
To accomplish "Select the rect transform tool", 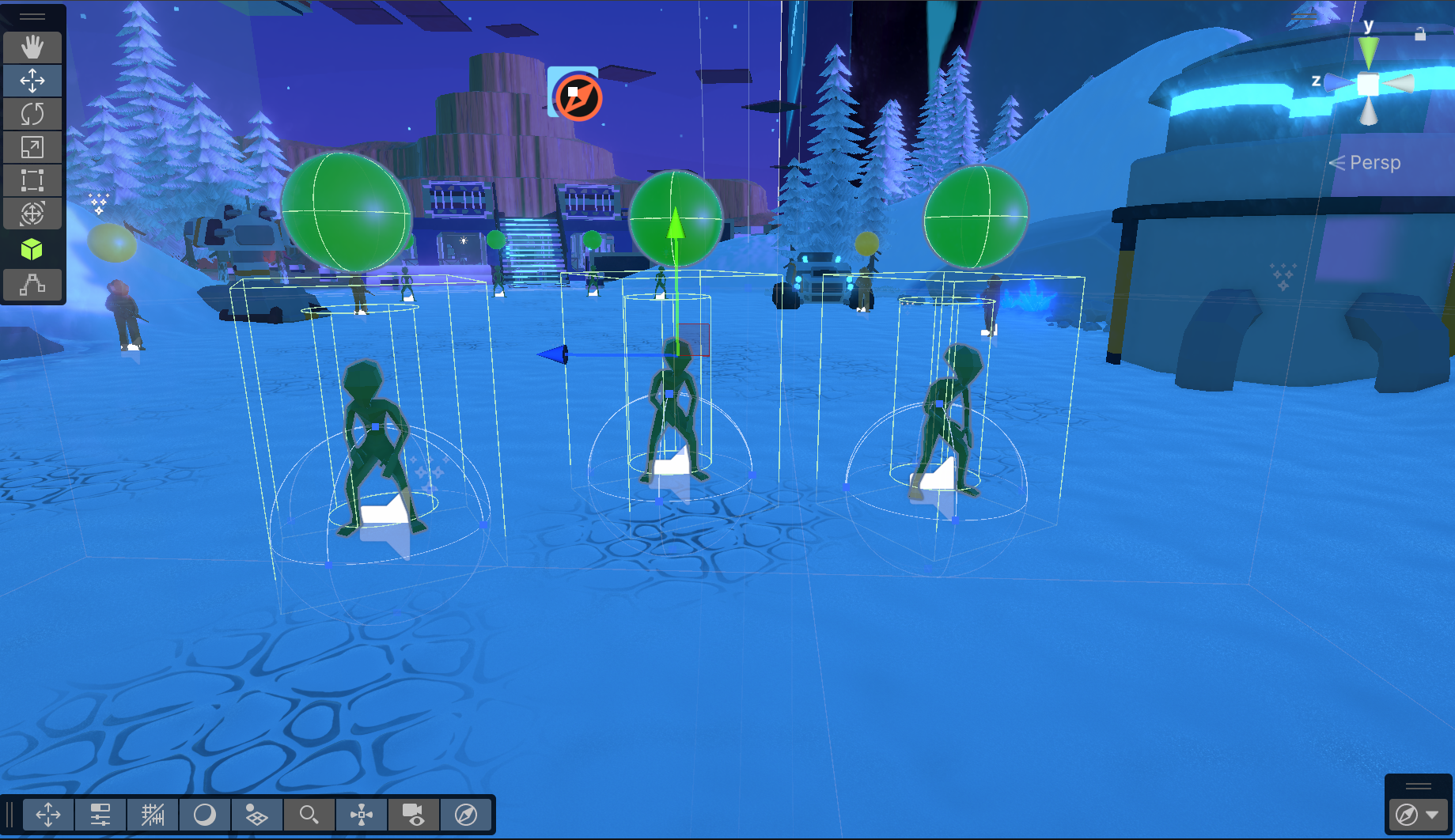I will [32, 180].
